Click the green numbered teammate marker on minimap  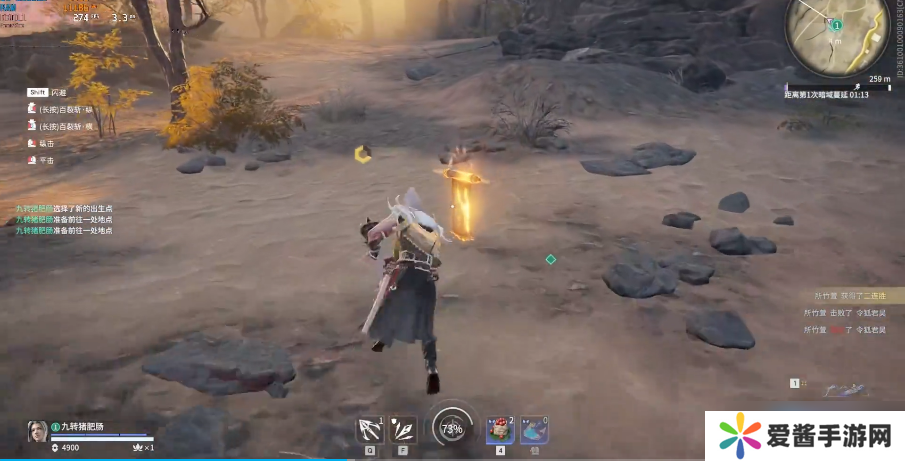coord(837,25)
